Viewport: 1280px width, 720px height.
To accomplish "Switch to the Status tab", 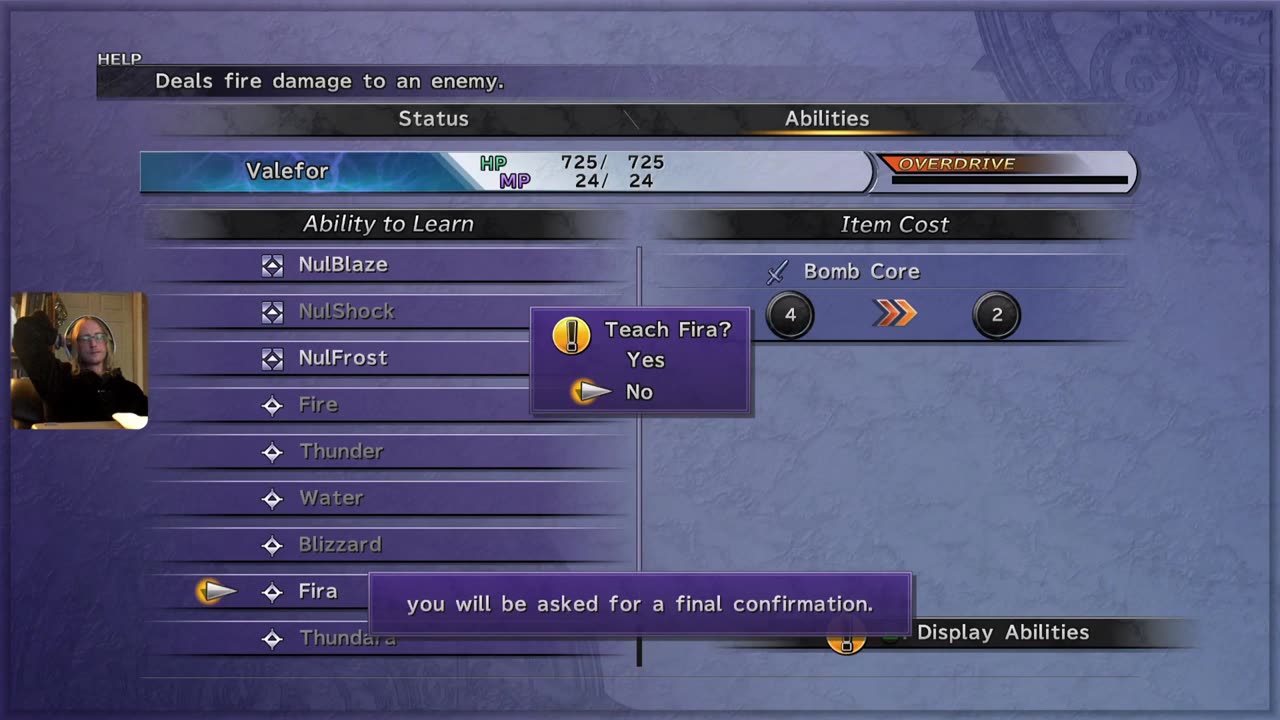I will (x=433, y=118).
